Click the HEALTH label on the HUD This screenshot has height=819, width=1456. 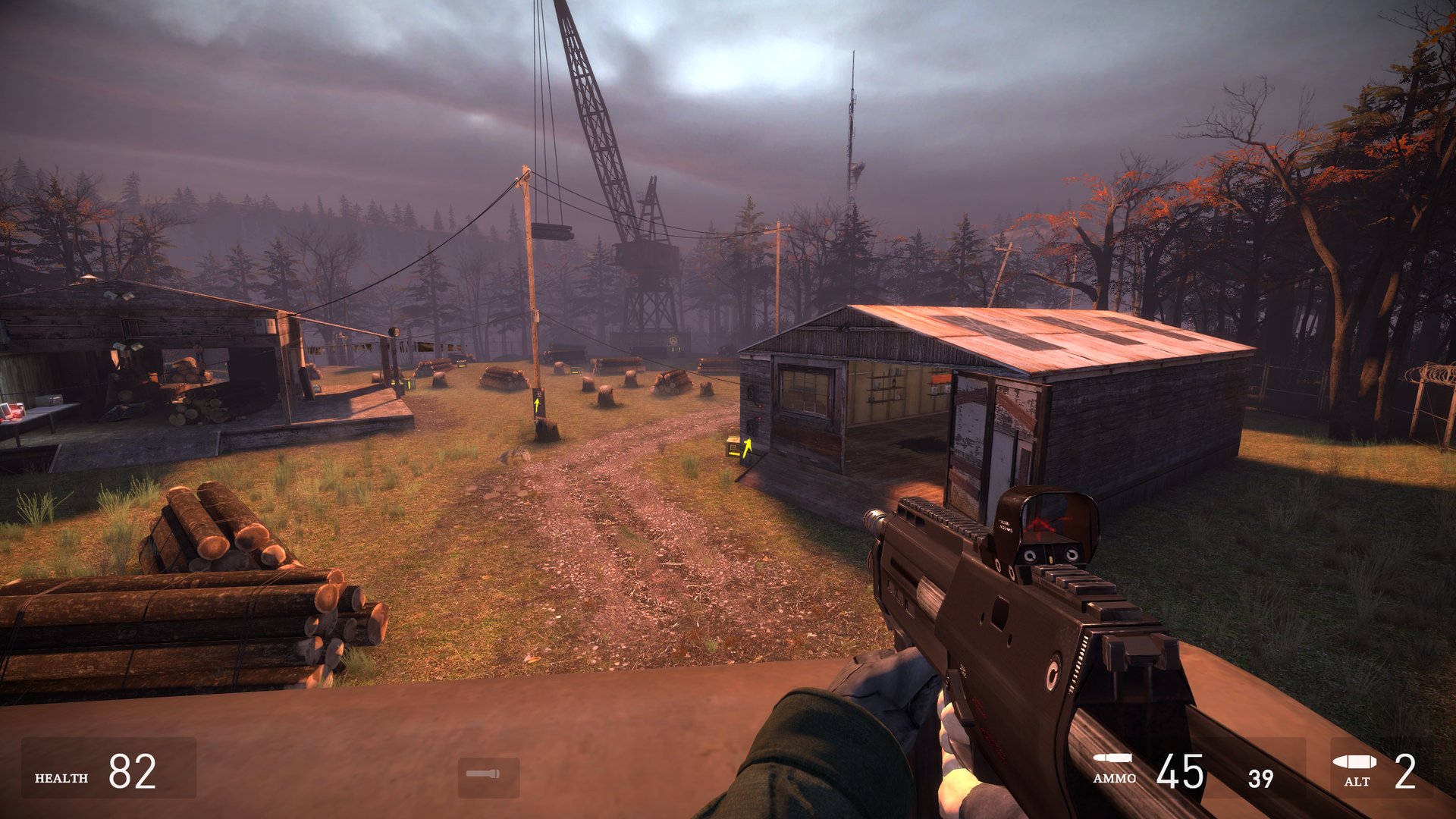click(x=62, y=776)
